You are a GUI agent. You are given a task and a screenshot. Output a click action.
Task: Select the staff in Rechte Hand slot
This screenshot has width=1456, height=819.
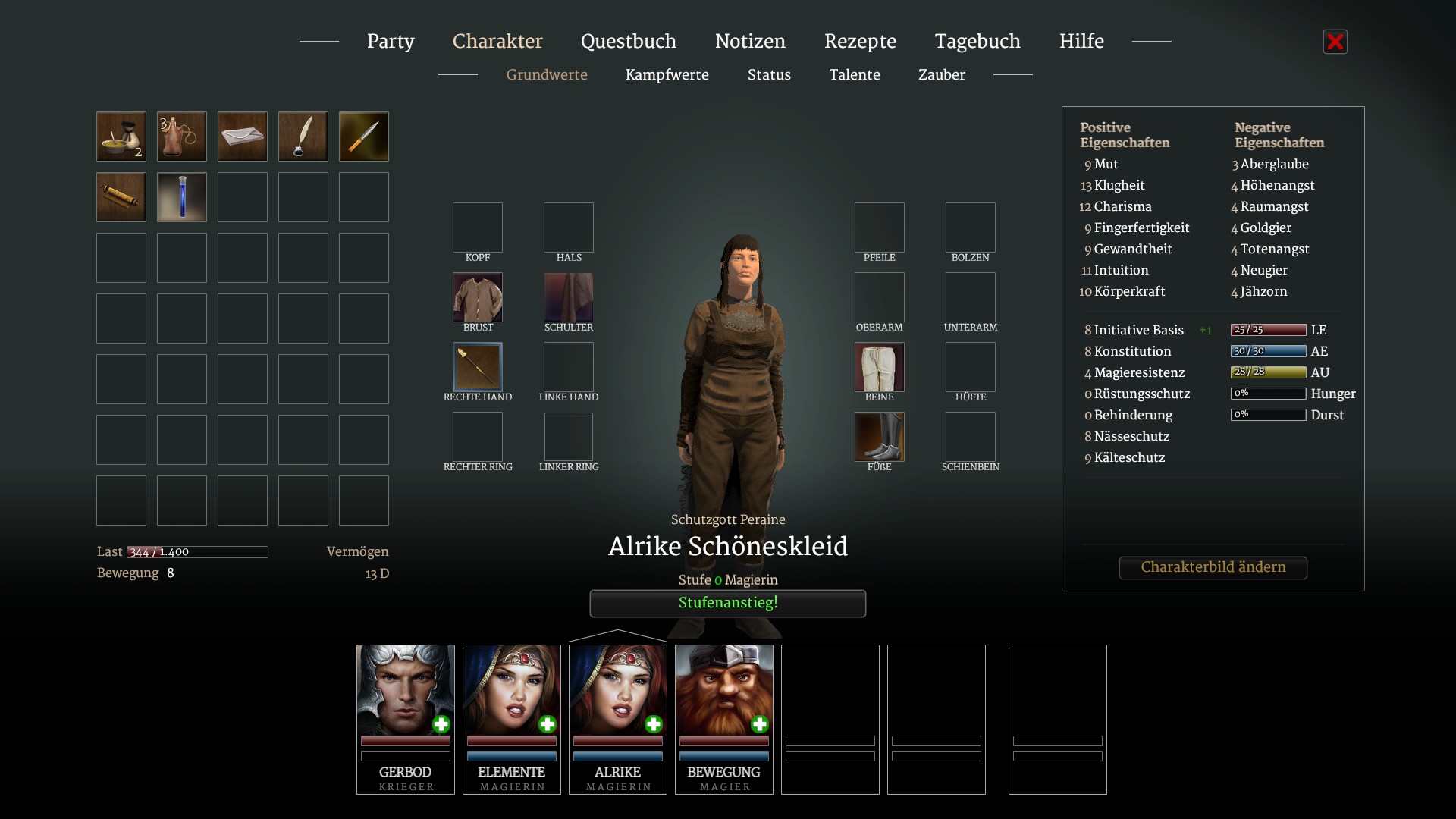[478, 367]
